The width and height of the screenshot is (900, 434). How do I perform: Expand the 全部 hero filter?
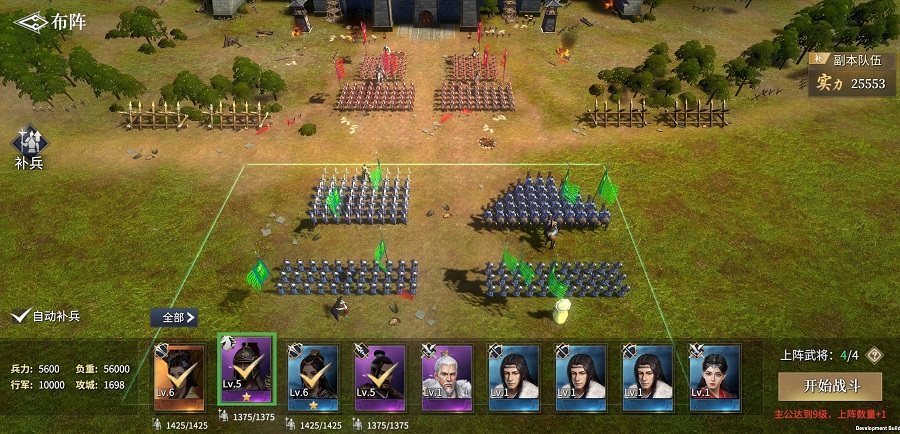tap(174, 317)
